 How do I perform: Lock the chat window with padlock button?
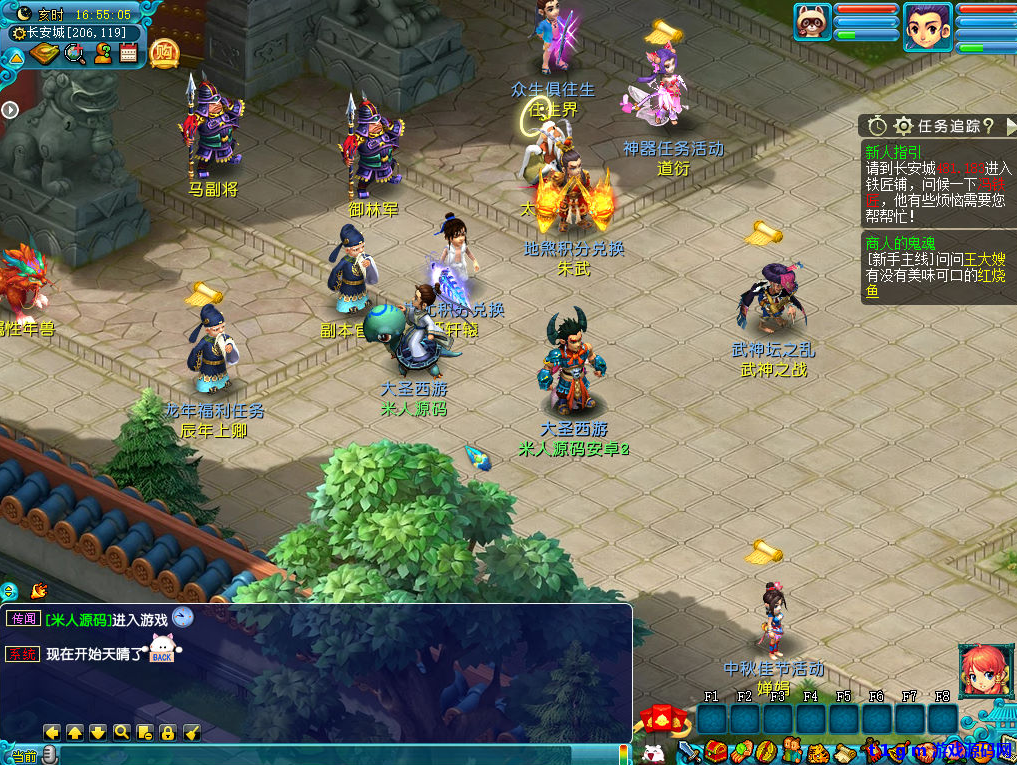(x=167, y=732)
